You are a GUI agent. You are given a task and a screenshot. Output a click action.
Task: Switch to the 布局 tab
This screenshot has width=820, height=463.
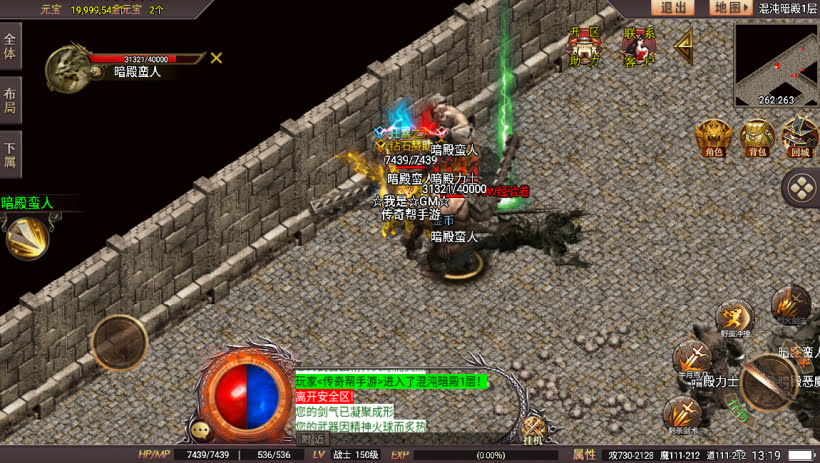coord(10,100)
